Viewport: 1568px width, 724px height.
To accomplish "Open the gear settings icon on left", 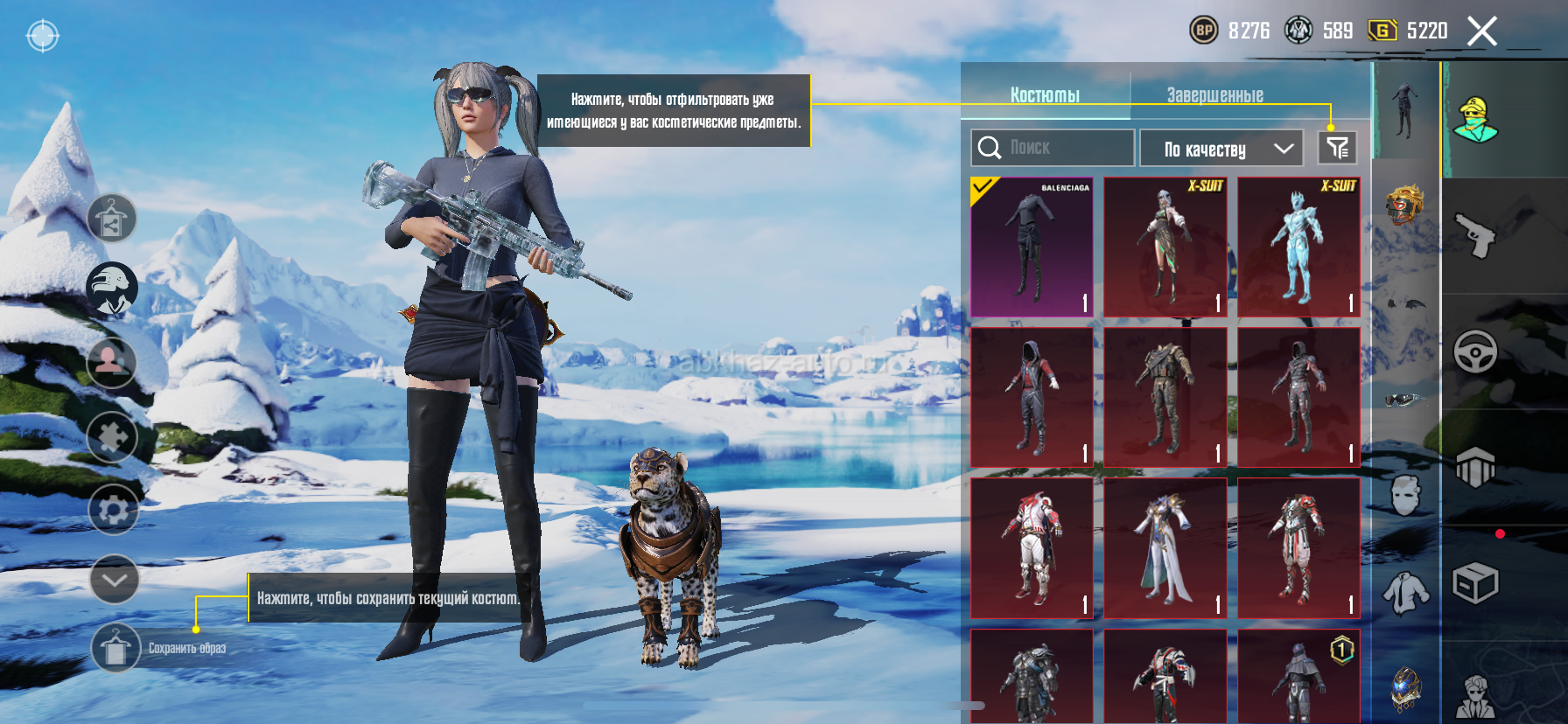I will tap(114, 510).
